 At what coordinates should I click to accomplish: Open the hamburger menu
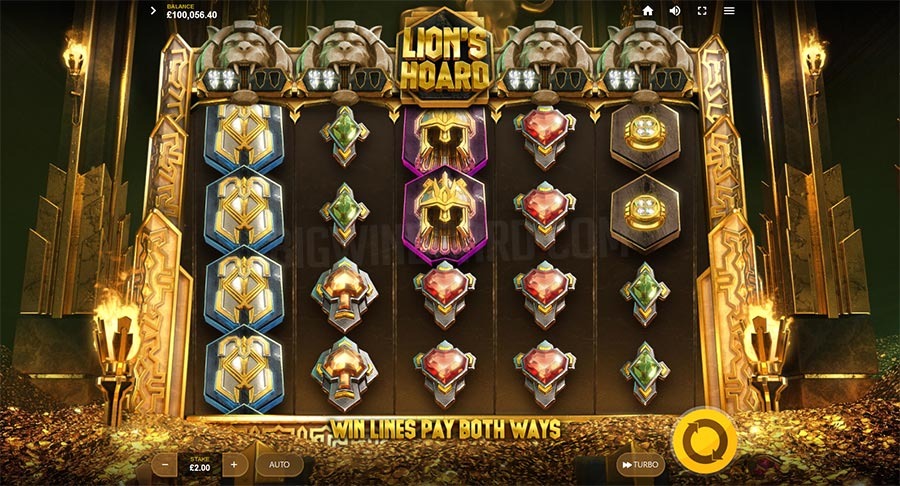point(729,11)
